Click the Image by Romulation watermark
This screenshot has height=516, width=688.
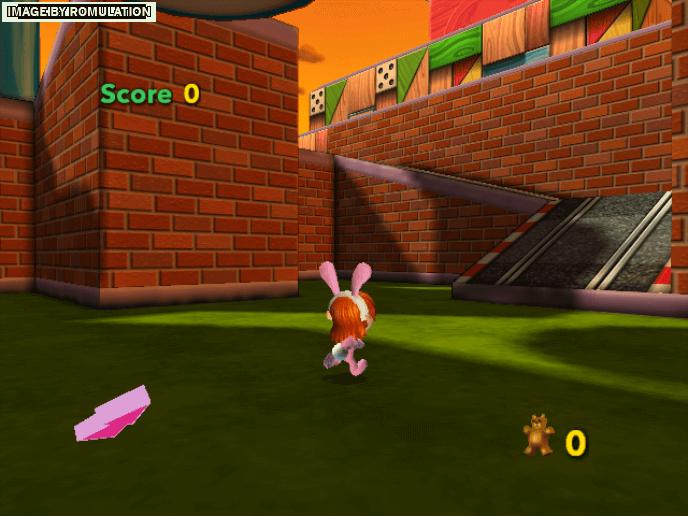(x=78, y=12)
